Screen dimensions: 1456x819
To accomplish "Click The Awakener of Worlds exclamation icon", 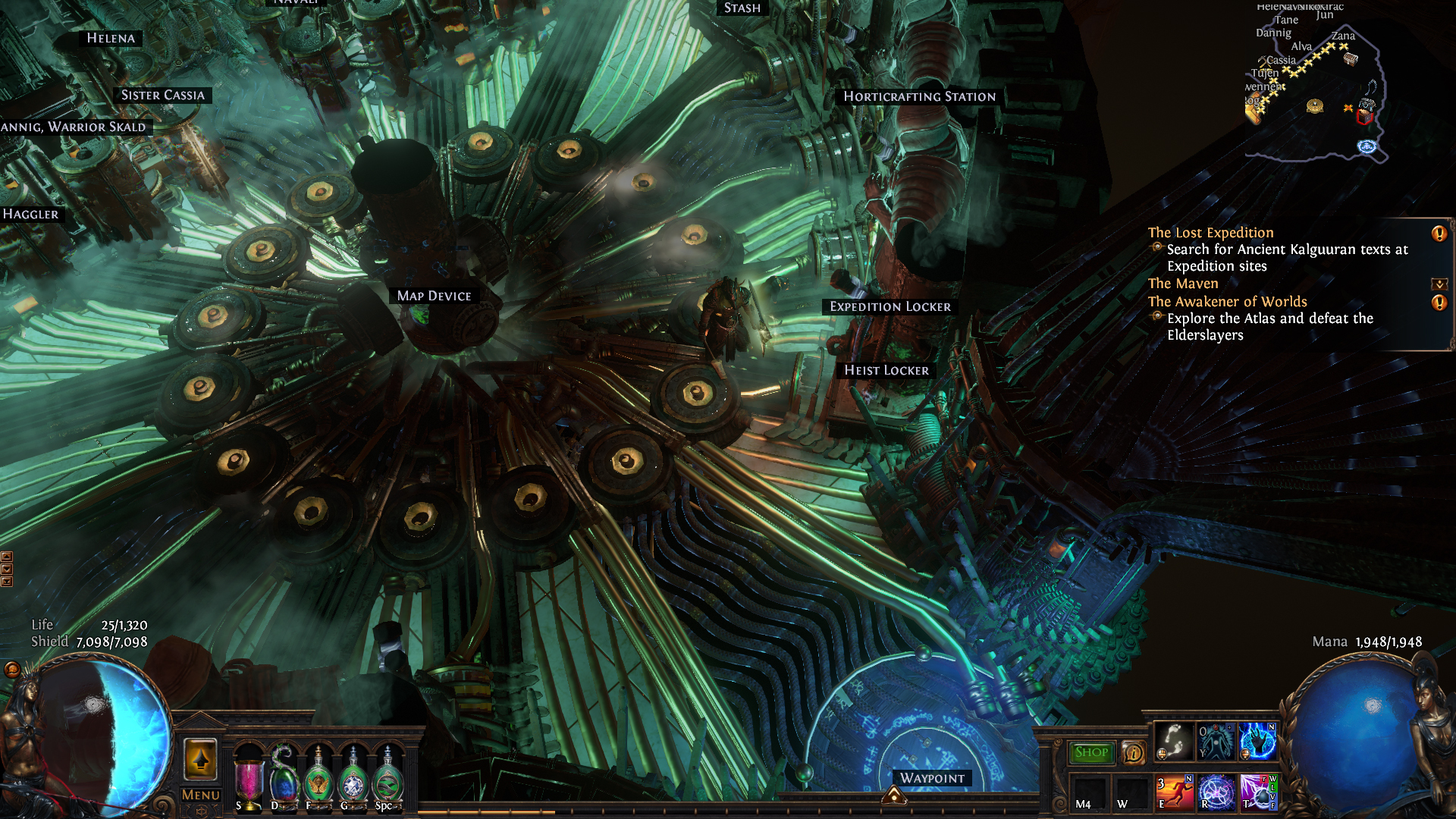I will (x=1439, y=303).
